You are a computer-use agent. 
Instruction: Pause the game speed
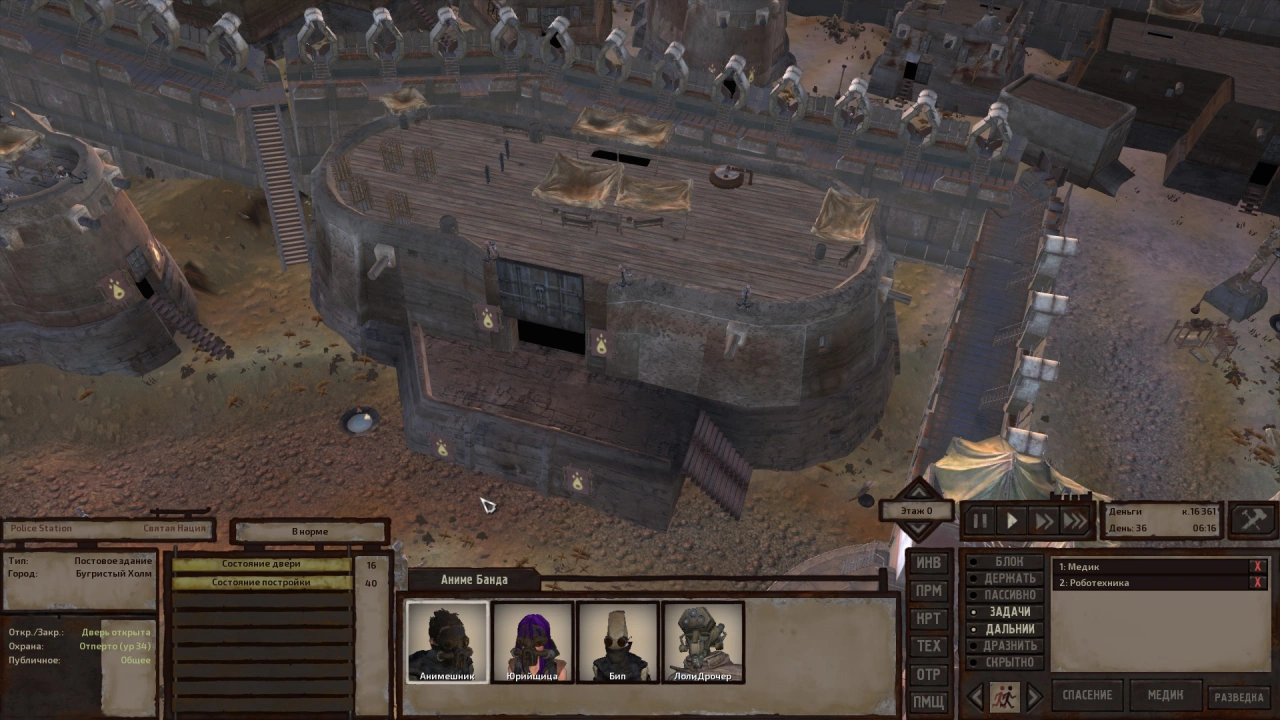point(980,520)
